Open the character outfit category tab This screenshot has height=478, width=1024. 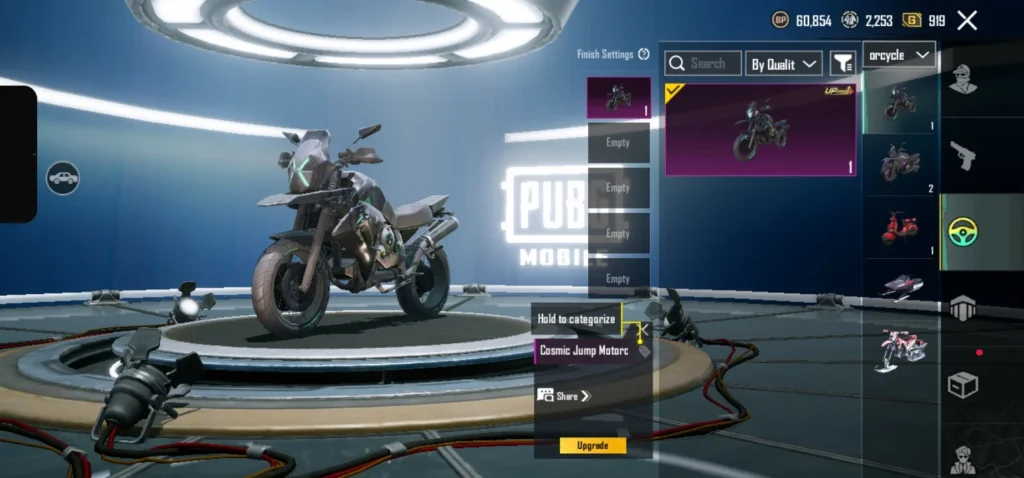pos(963,78)
